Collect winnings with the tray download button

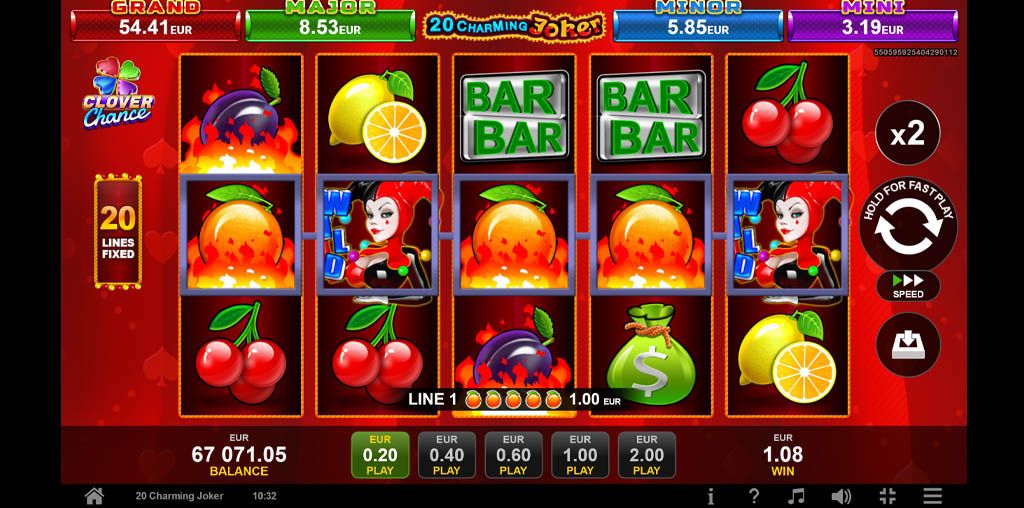pyautogui.click(x=908, y=345)
